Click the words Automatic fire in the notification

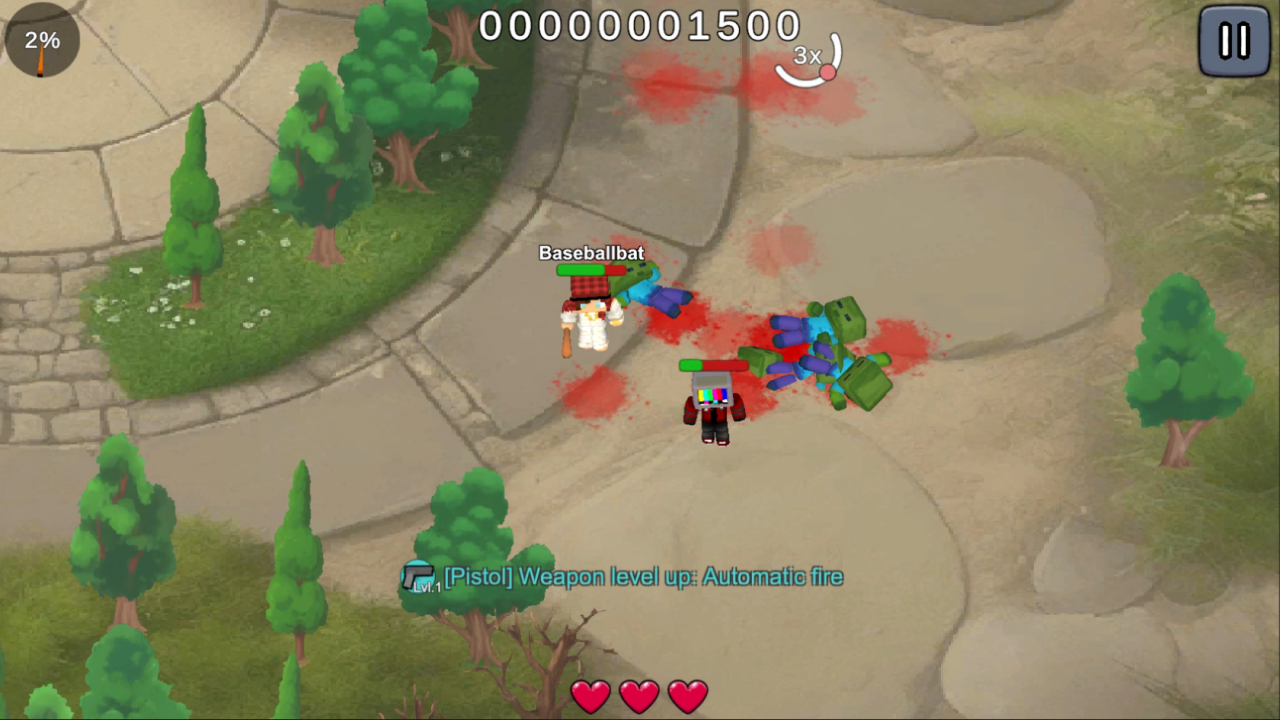[772, 577]
